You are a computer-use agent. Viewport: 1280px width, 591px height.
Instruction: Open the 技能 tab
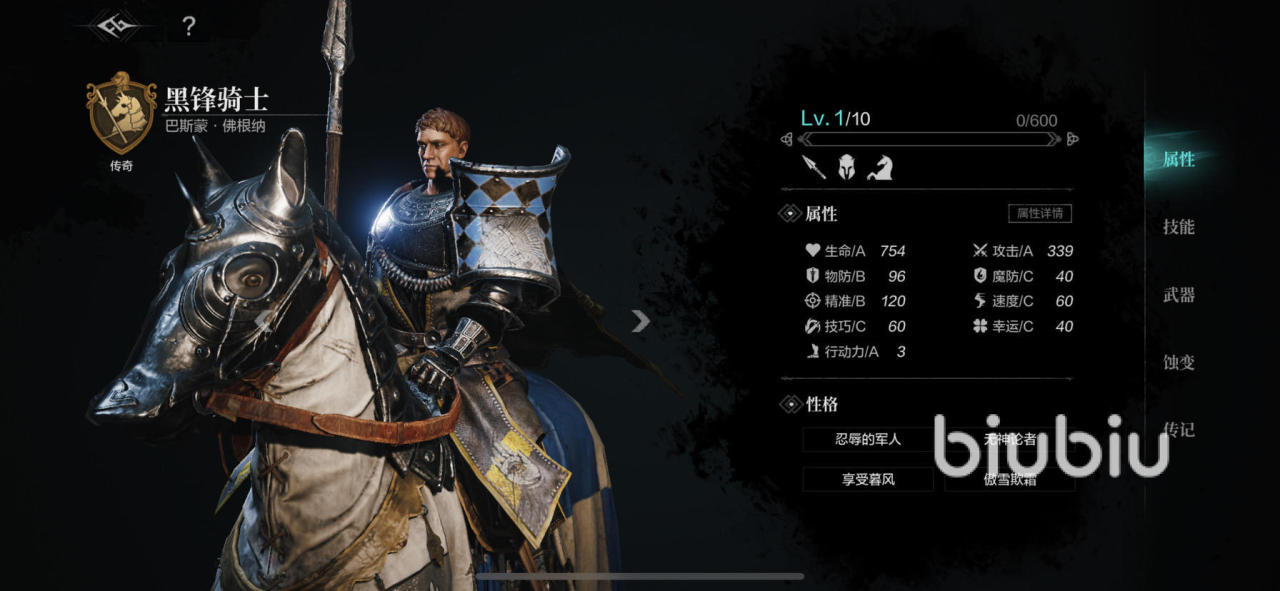click(x=1179, y=227)
